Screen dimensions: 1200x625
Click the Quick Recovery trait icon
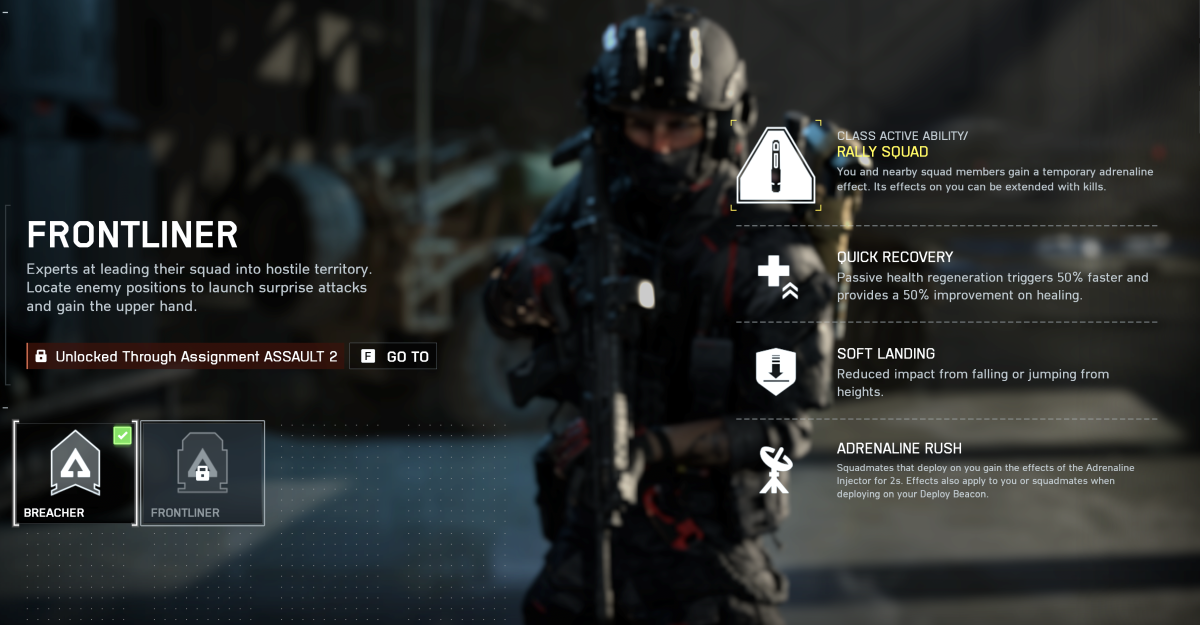click(776, 274)
